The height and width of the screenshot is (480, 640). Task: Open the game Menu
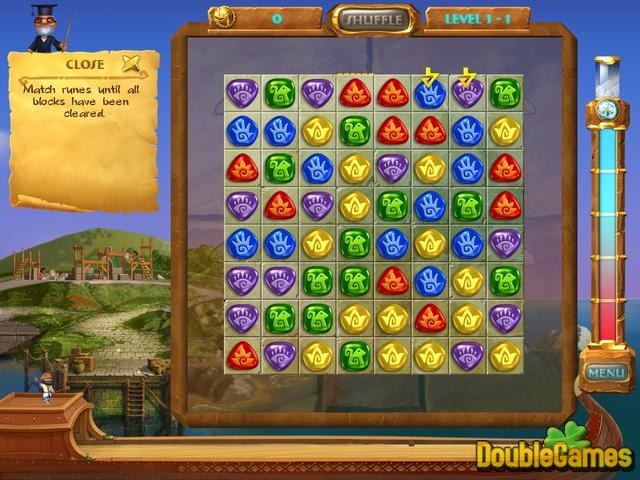(606, 373)
